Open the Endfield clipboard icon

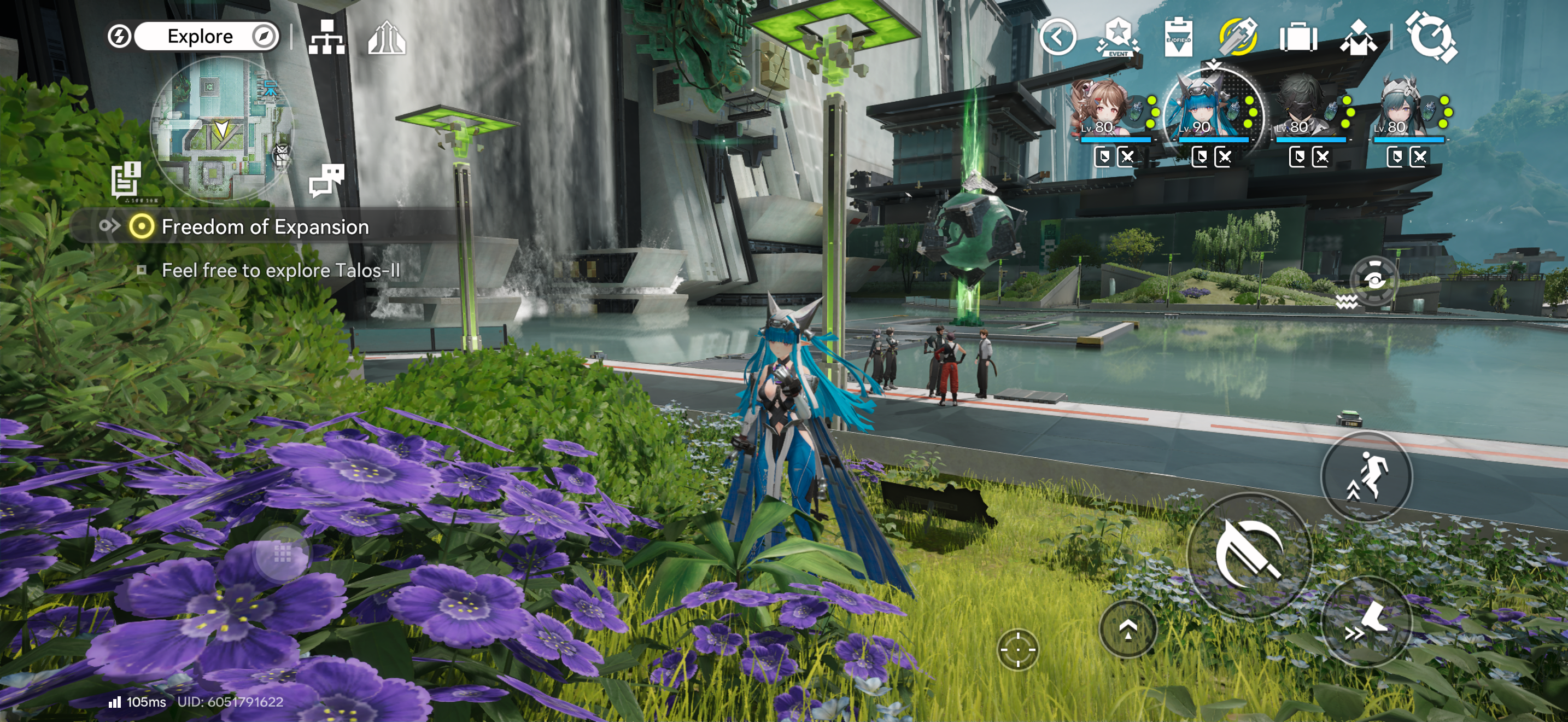pyautogui.click(x=1178, y=38)
